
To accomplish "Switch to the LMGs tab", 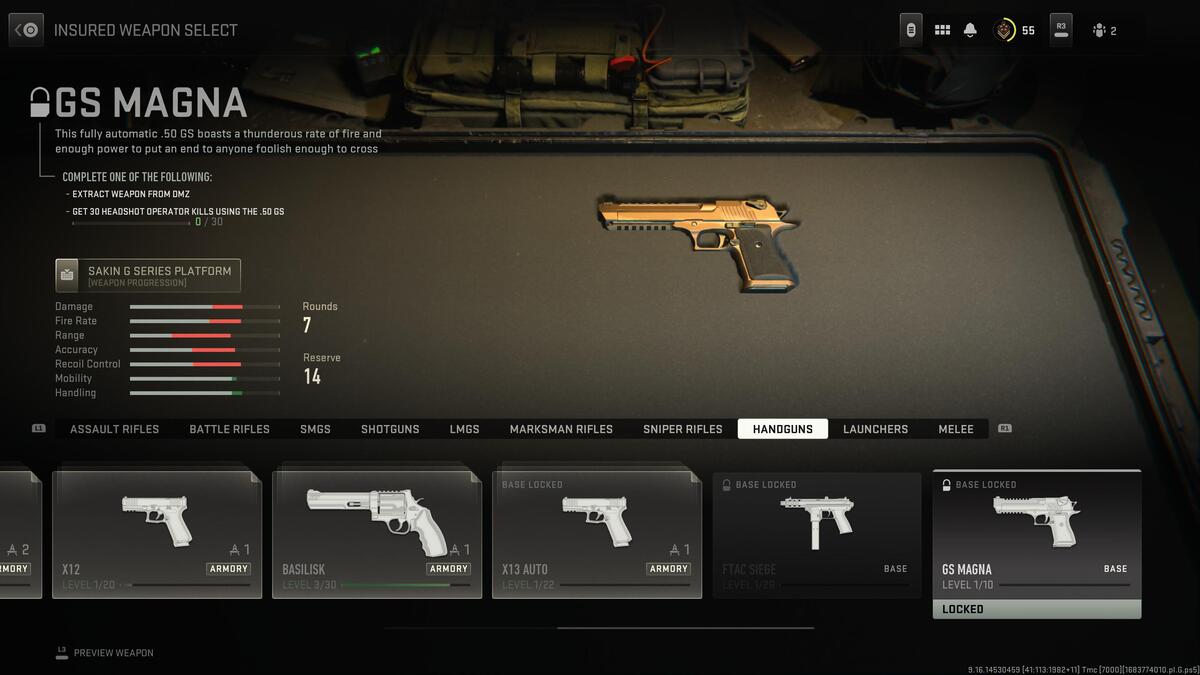I will click(464, 429).
